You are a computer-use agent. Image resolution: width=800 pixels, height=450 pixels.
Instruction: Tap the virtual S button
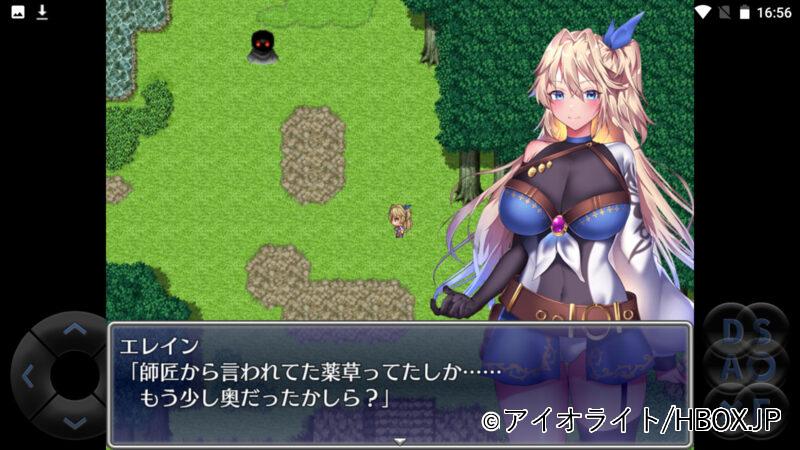click(764, 331)
